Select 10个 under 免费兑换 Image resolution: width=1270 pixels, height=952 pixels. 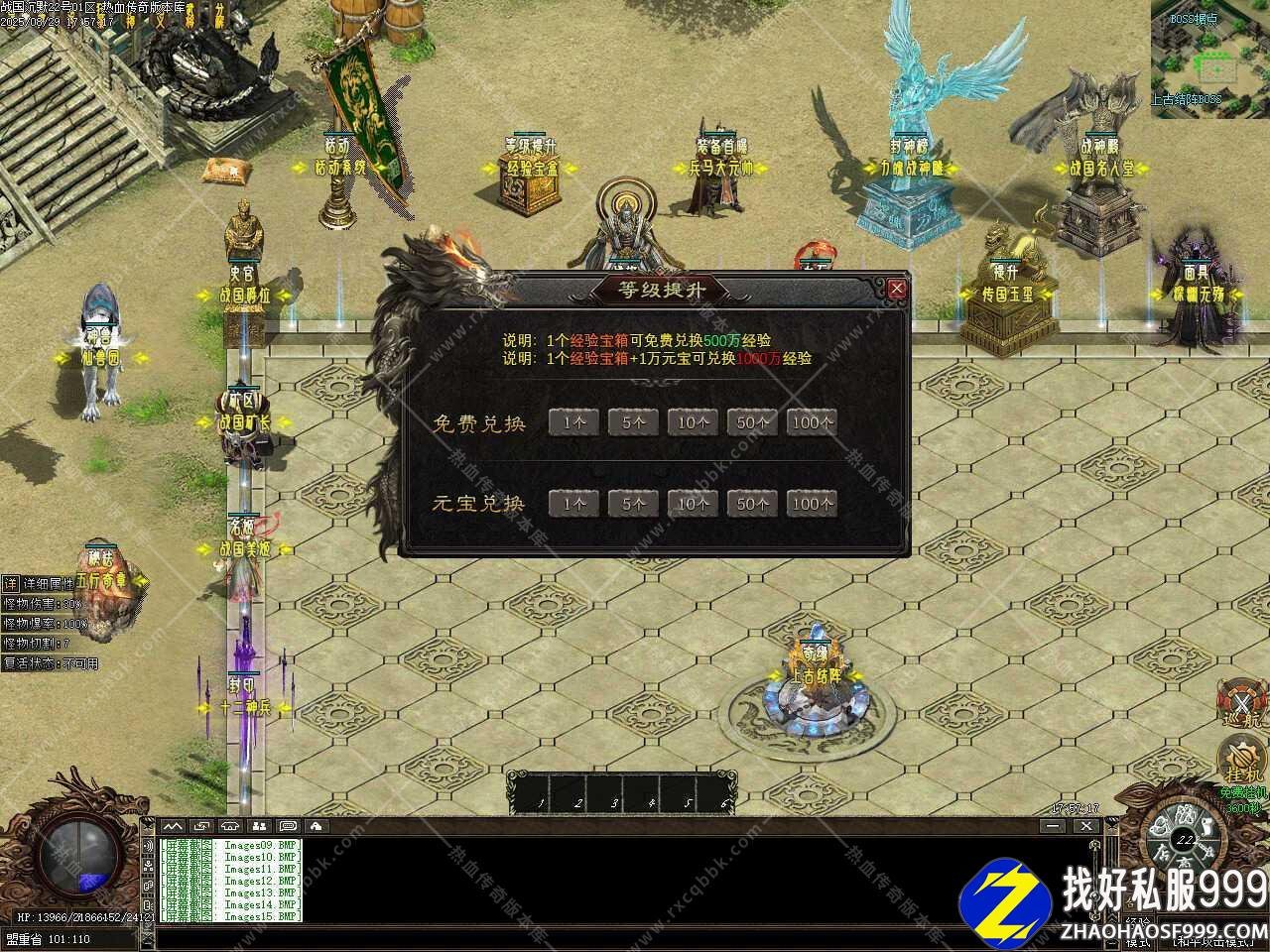(693, 422)
